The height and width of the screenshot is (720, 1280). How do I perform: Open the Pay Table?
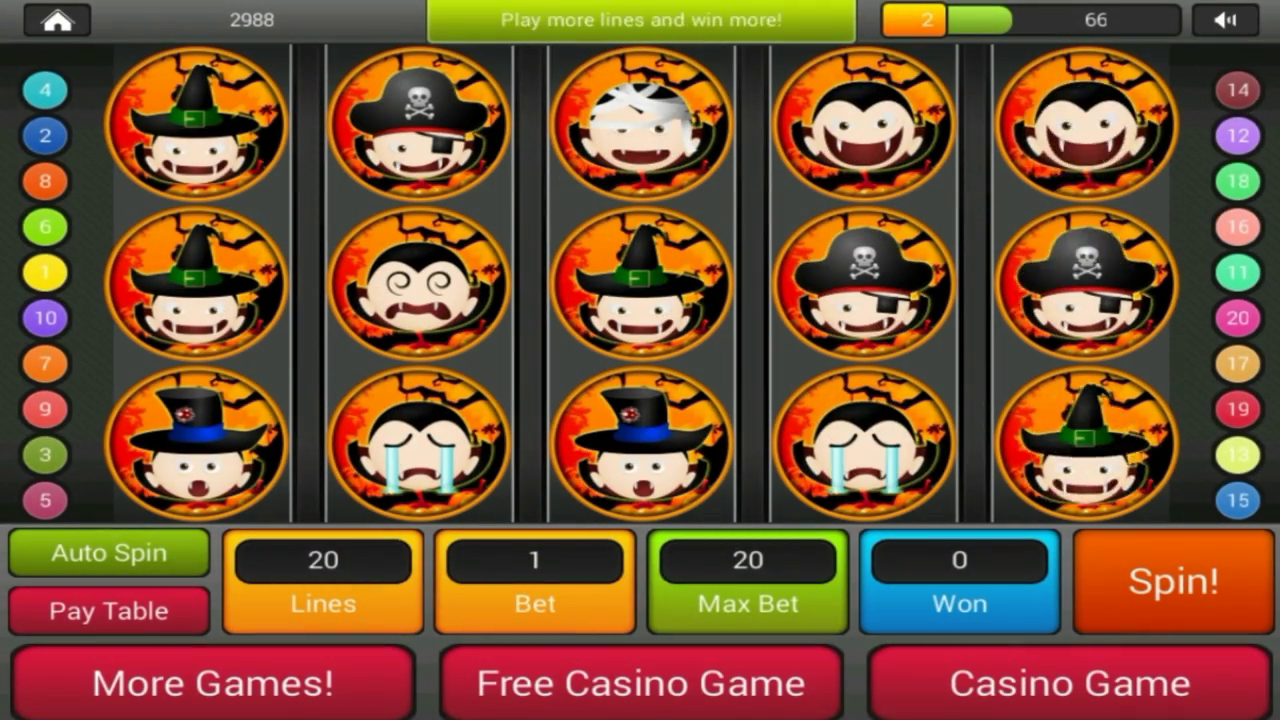click(108, 611)
